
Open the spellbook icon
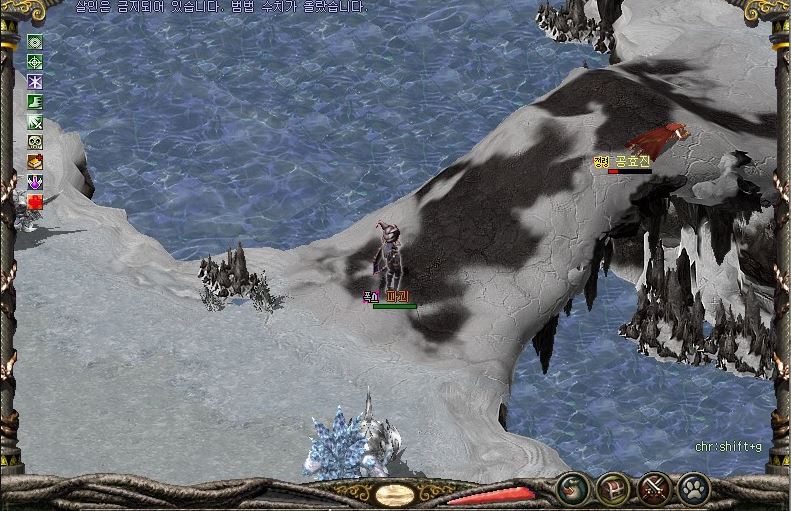coord(35,162)
